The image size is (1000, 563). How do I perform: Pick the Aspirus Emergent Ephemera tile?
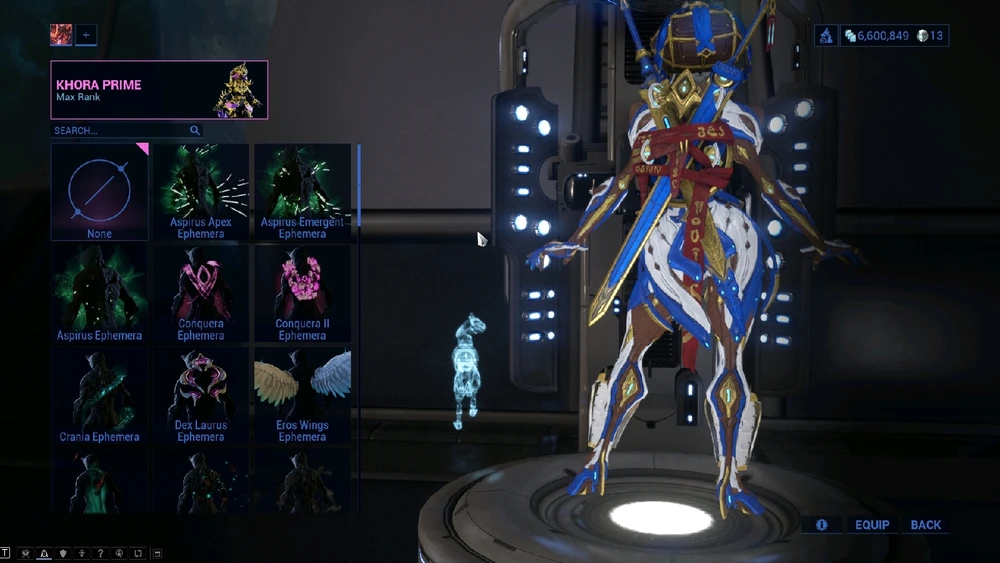(x=302, y=192)
